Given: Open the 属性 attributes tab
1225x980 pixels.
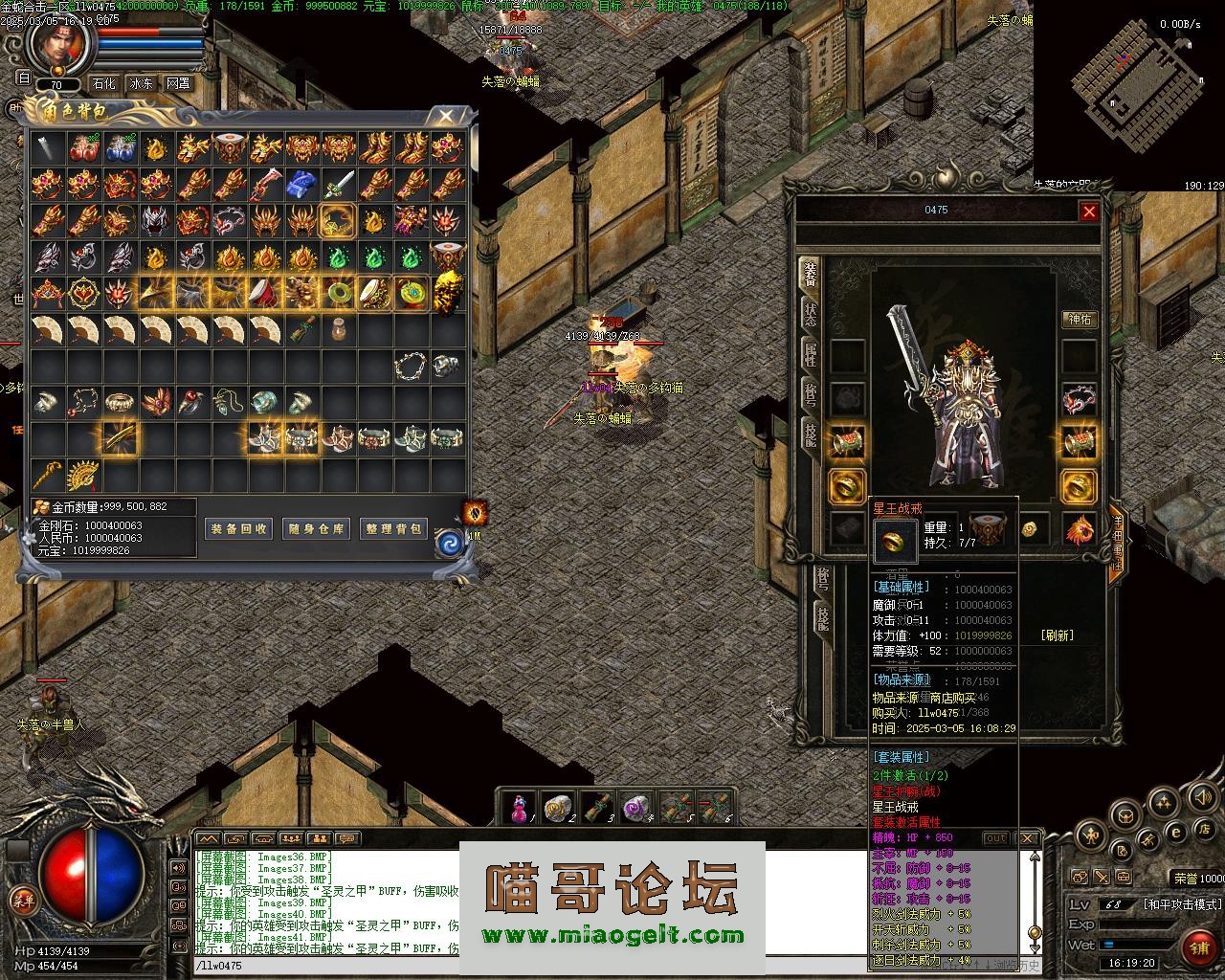Looking at the screenshot, I should 810,355.
